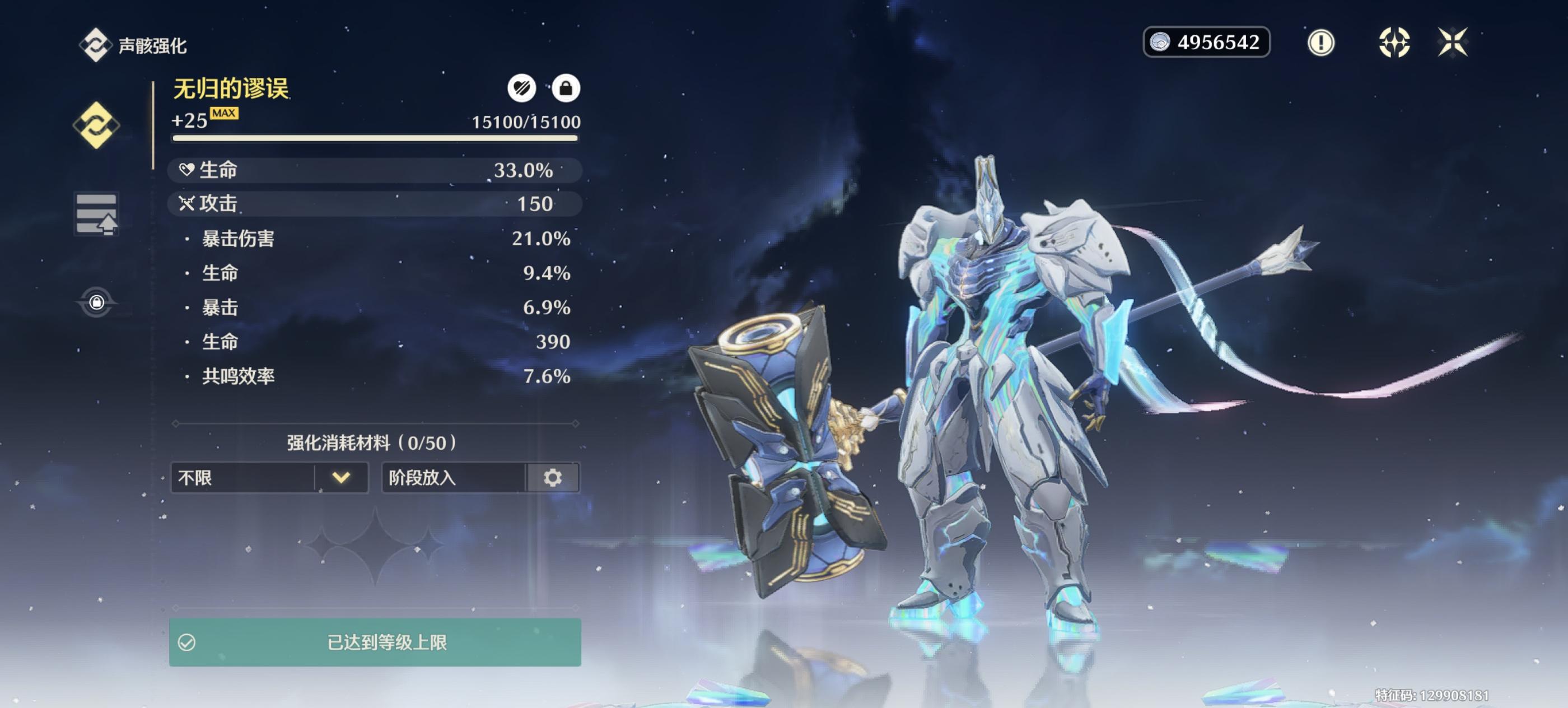The width and height of the screenshot is (1568, 708).
Task: Switch to the tuning bars-arrow tab
Action: (x=96, y=215)
